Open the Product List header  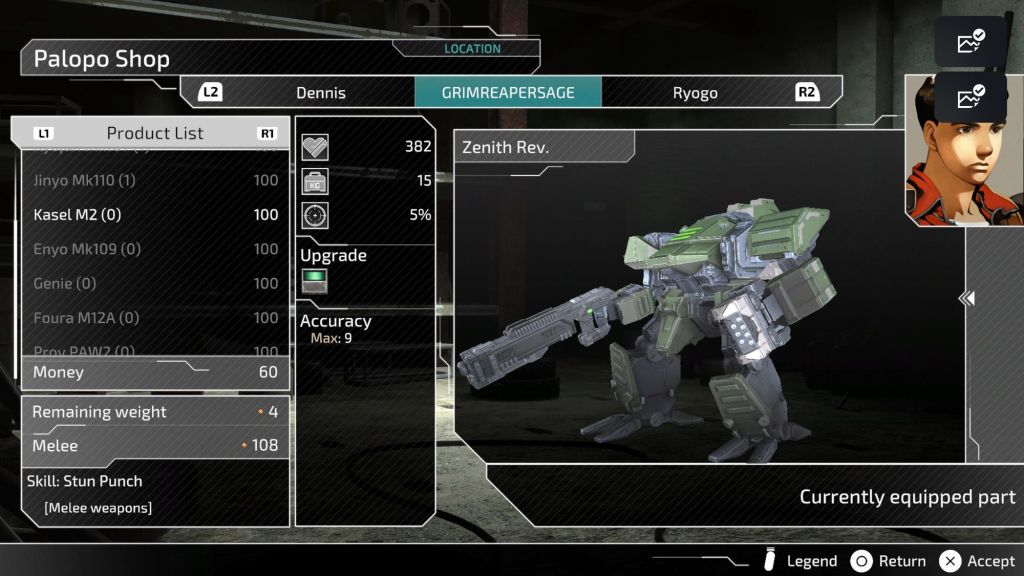point(154,133)
